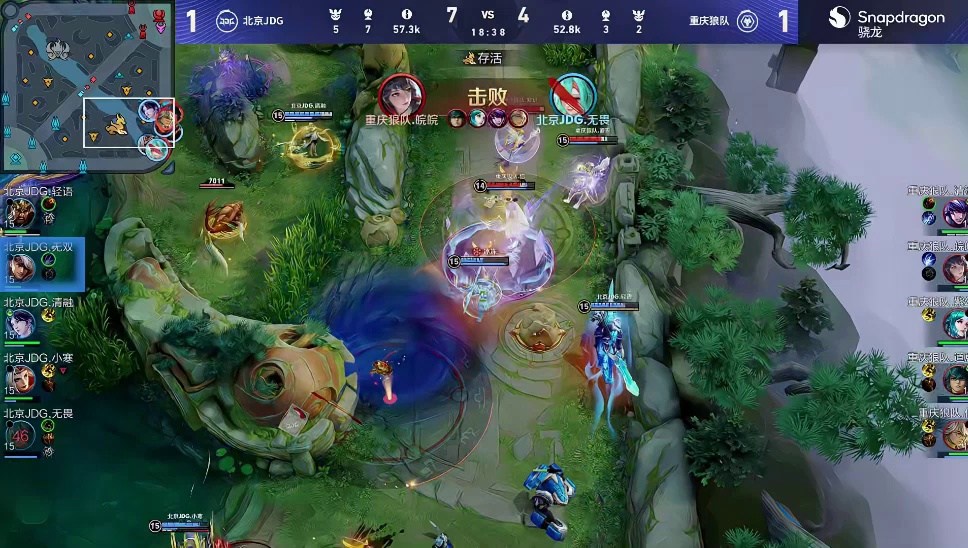Select killer portrait 重庆狼队.皖皖 in kill banner
The height and width of the screenshot is (548, 968).
[x=401, y=95]
